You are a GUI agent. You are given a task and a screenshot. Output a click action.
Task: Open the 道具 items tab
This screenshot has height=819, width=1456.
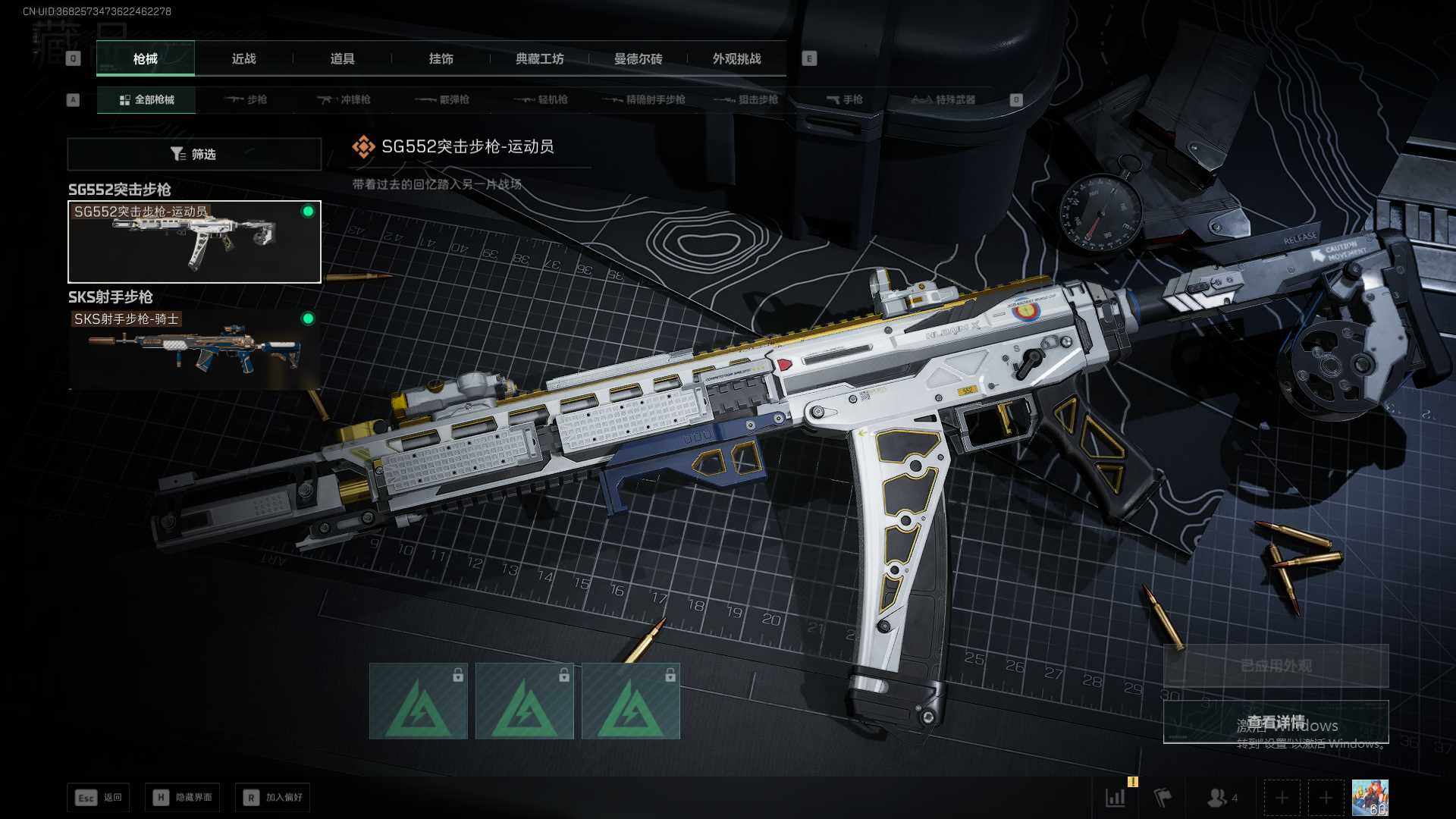point(342,58)
